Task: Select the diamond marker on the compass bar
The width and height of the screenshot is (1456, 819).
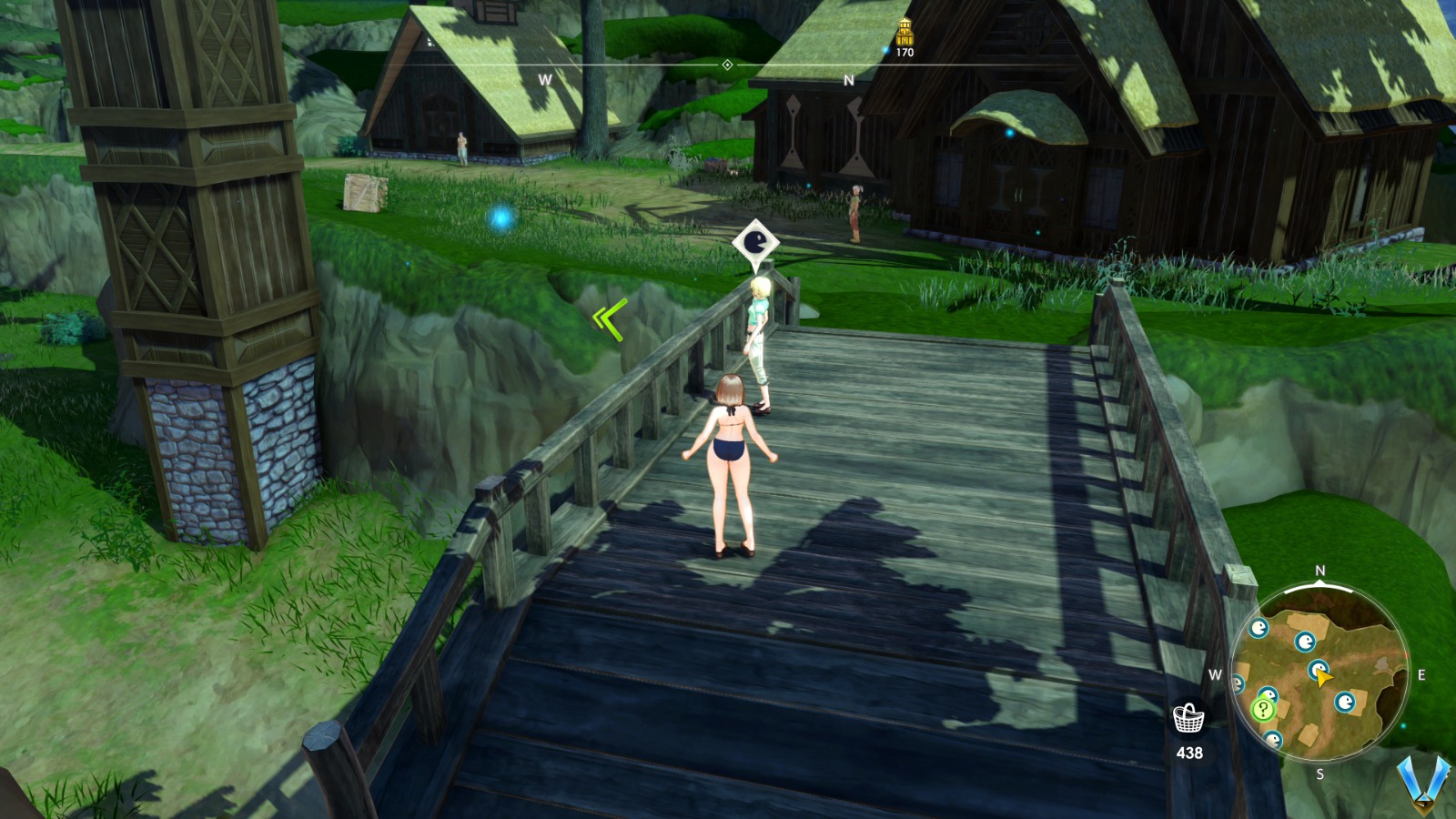Action: pos(725,65)
